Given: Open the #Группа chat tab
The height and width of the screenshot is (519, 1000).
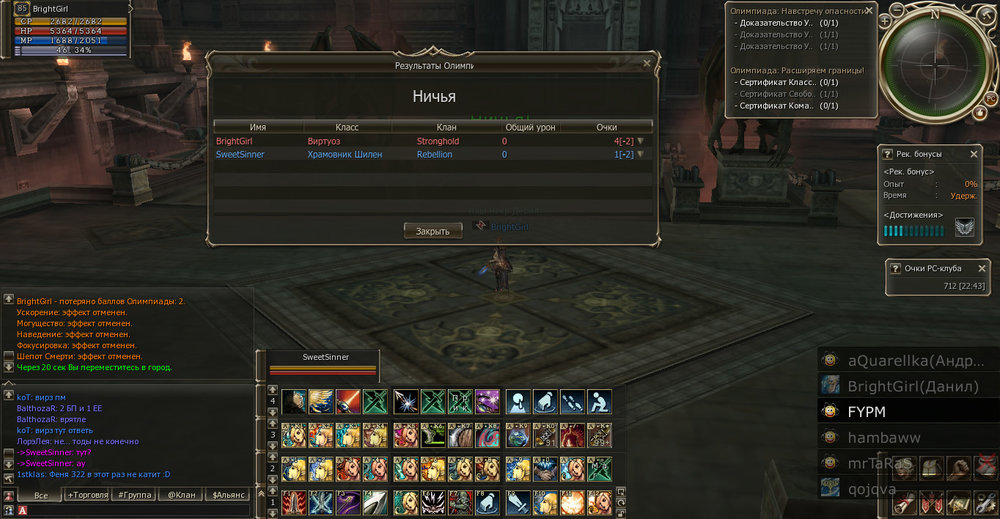Looking at the screenshot, I should [x=135, y=495].
